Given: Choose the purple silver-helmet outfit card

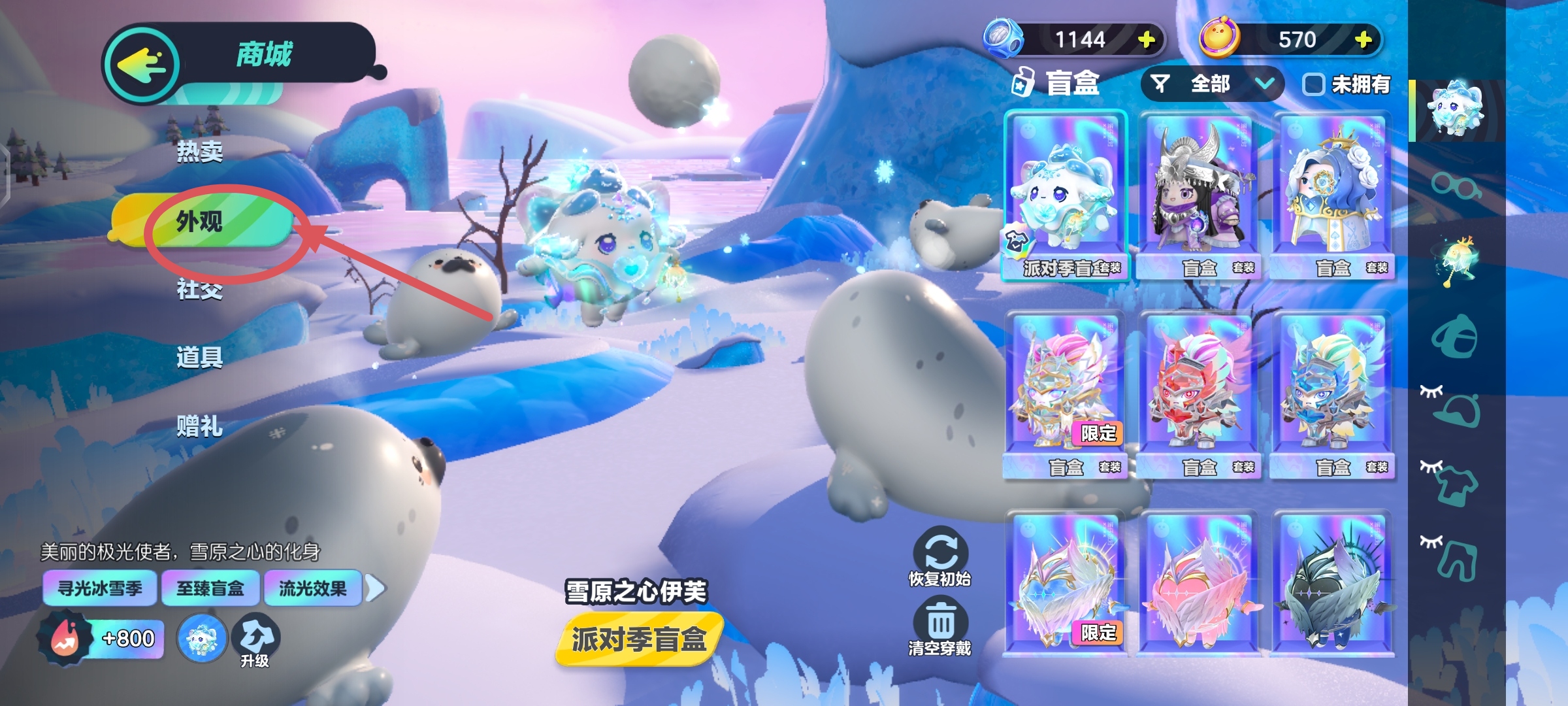Looking at the screenshot, I should click(1200, 195).
